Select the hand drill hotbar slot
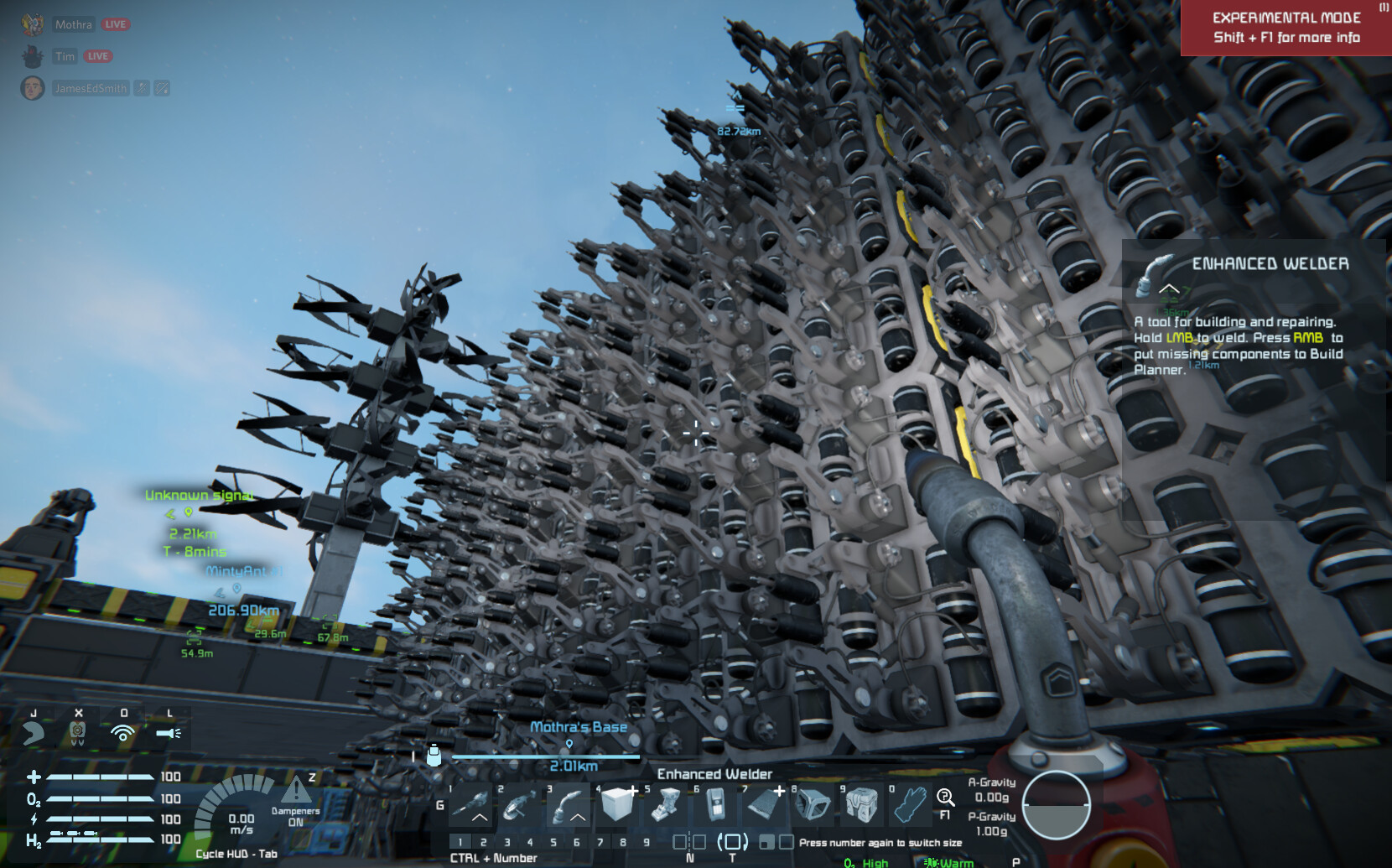The image size is (1392, 868). point(471,806)
